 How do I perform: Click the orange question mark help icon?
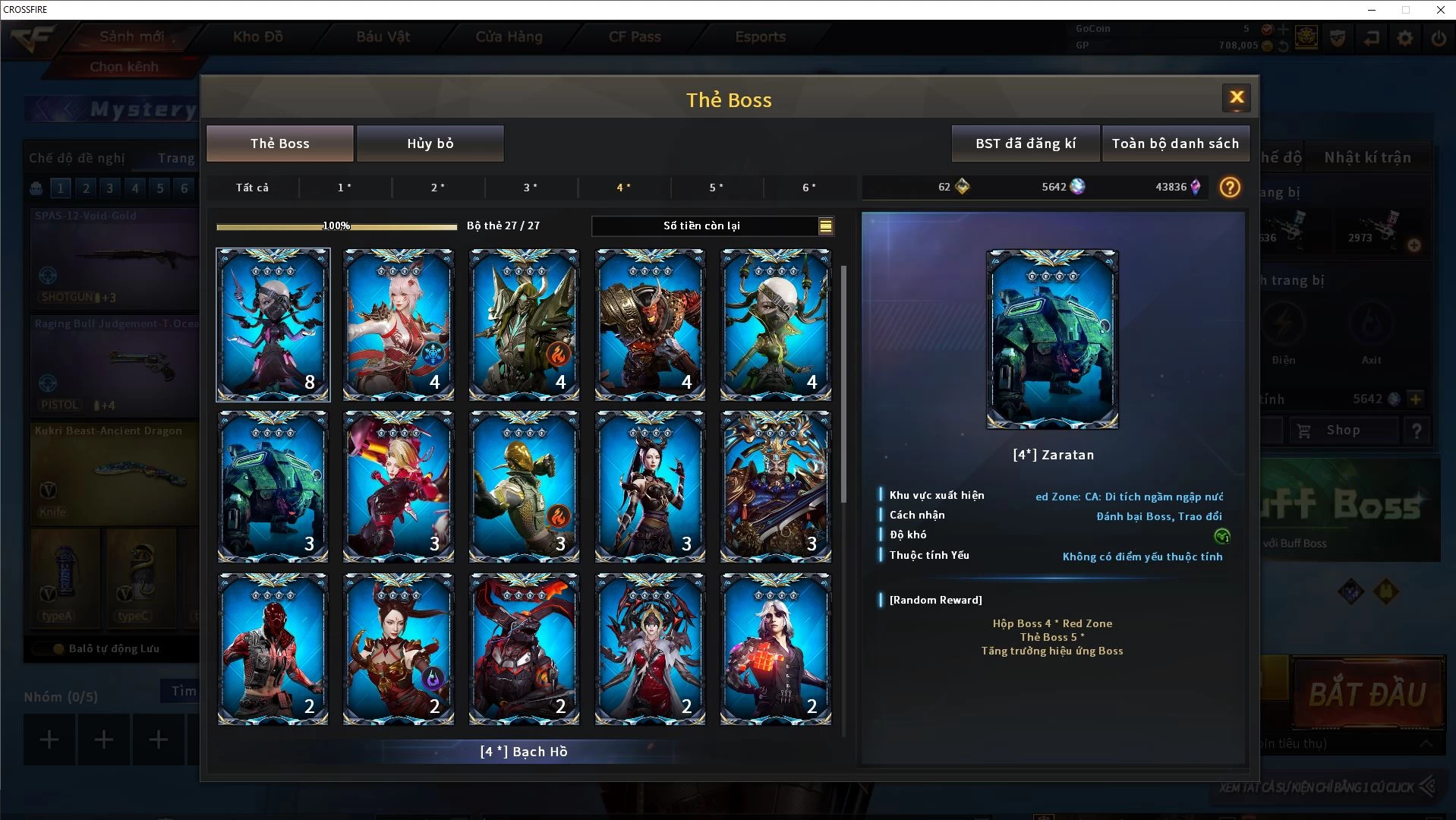click(1230, 187)
